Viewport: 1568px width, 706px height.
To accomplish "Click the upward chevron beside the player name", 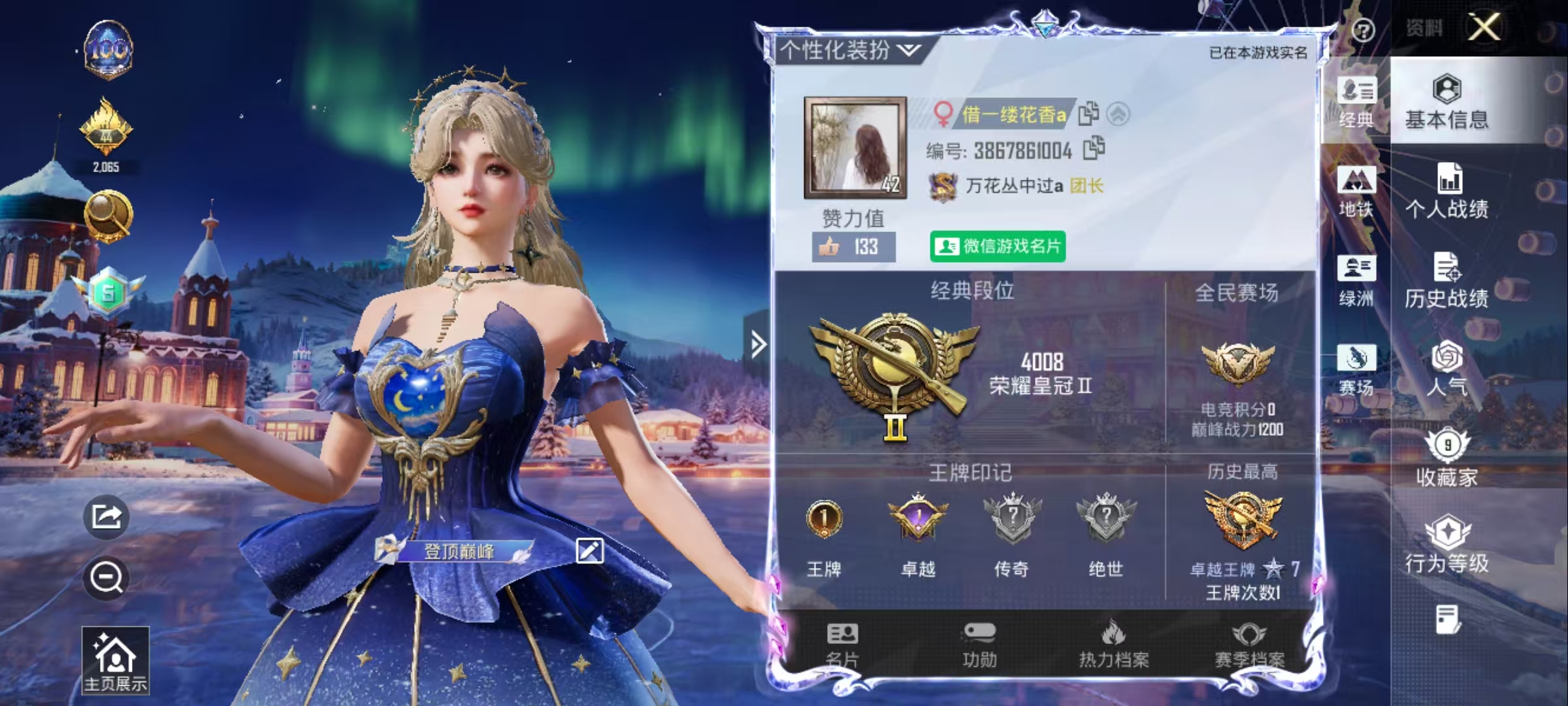I will (x=1119, y=112).
